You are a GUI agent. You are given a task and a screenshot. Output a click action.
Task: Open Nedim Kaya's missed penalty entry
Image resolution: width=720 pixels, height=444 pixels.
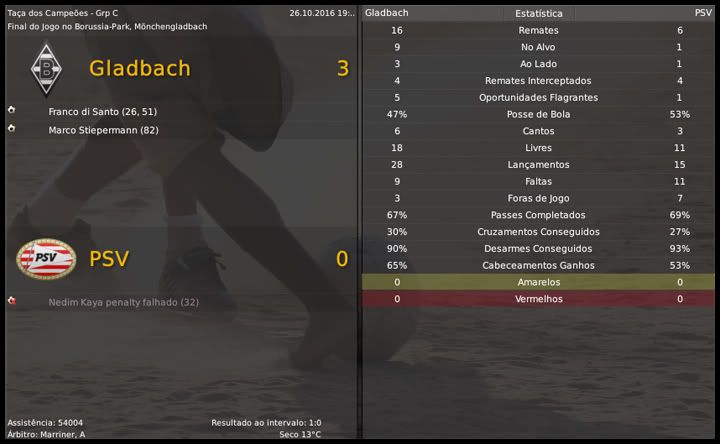click(x=124, y=301)
